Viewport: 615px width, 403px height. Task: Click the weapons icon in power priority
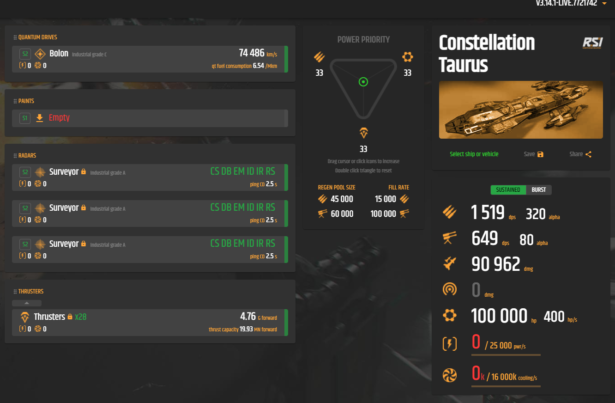click(320, 57)
